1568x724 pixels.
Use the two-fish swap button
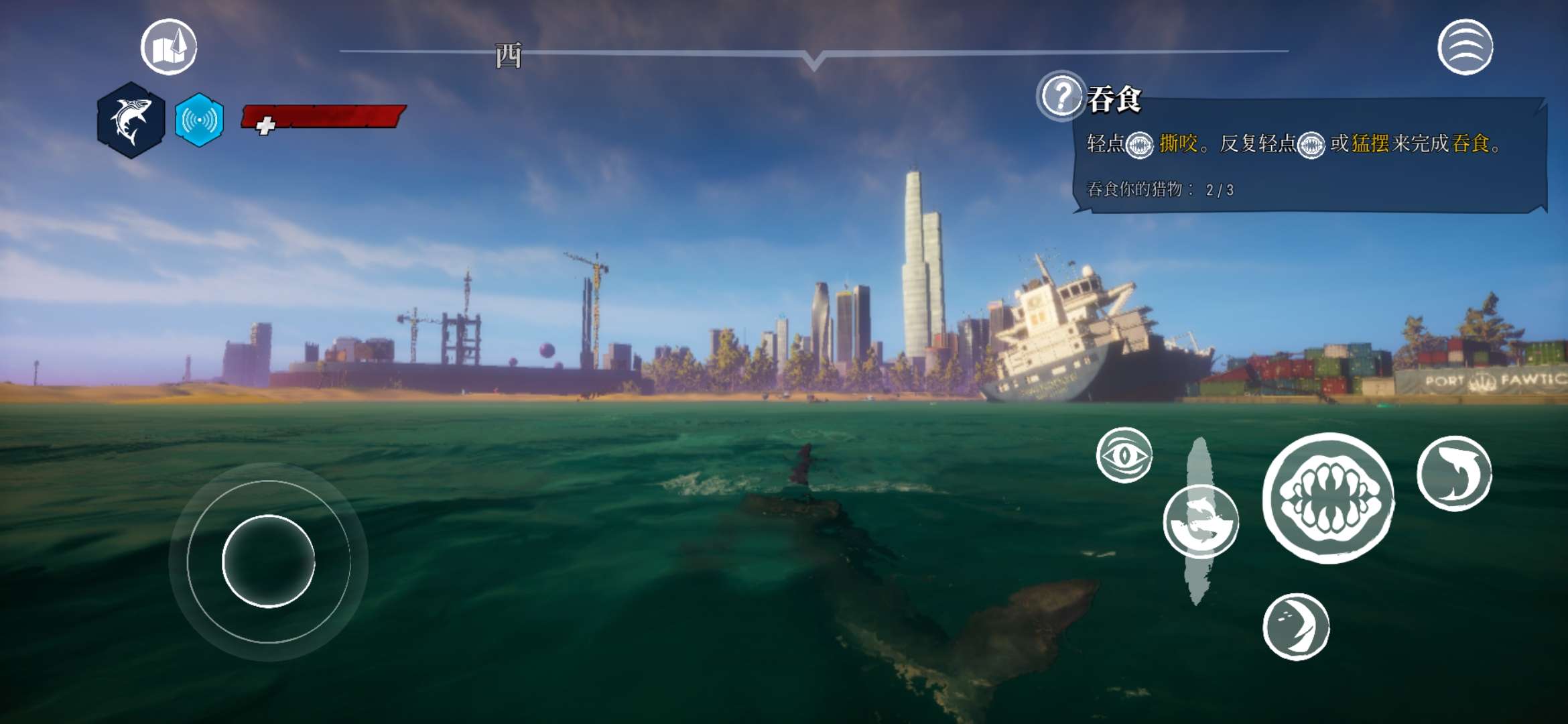coord(1201,522)
